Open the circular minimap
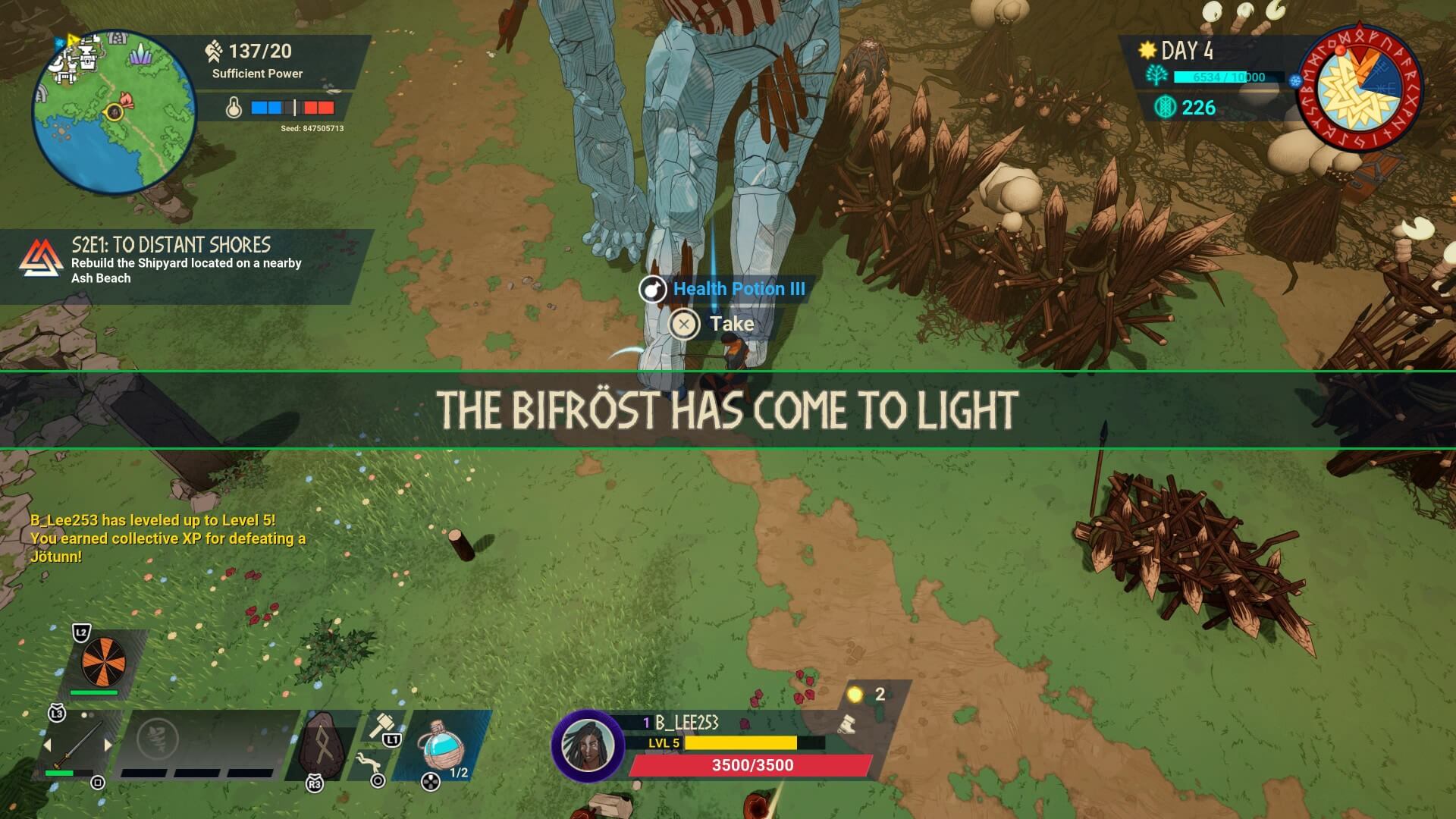Image resolution: width=1456 pixels, height=819 pixels. [114, 112]
